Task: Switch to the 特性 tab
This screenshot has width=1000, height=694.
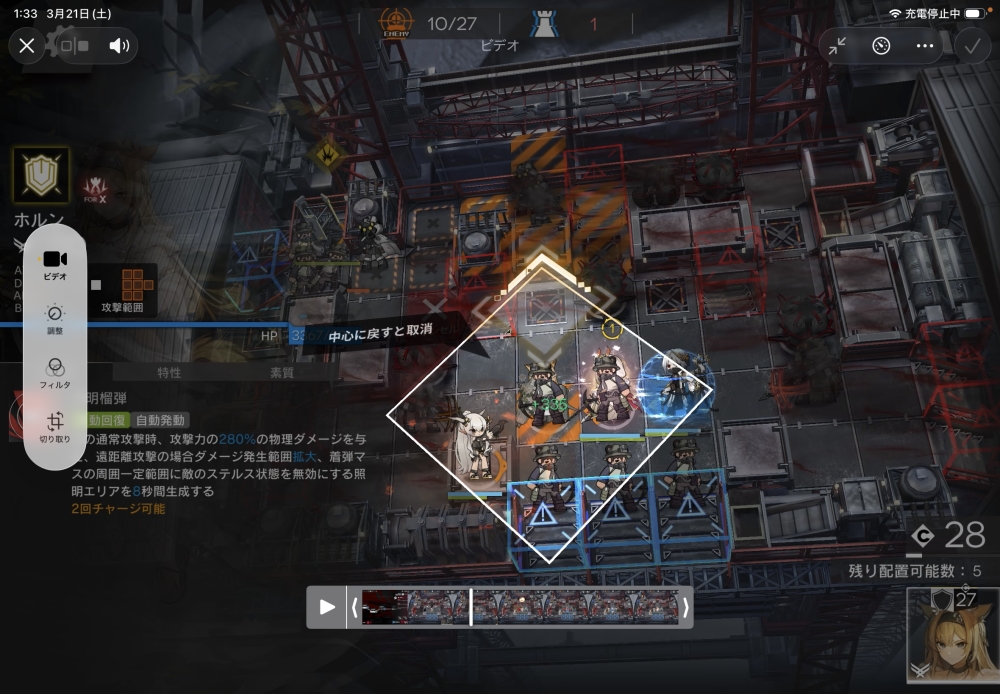Action: (169, 373)
